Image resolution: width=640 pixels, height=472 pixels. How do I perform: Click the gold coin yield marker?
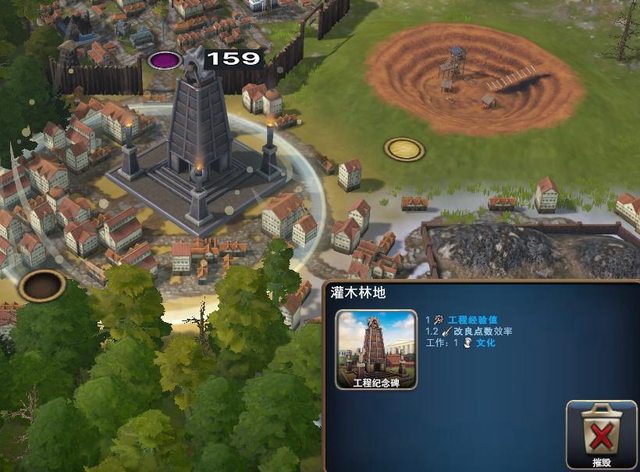click(404, 150)
